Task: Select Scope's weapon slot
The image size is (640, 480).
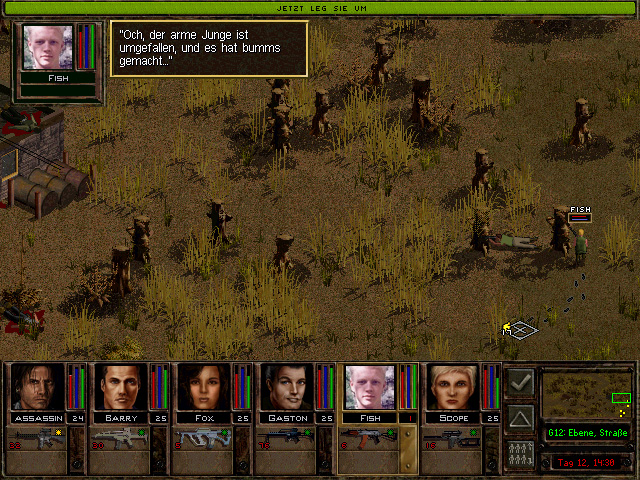Action: point(451,439)
